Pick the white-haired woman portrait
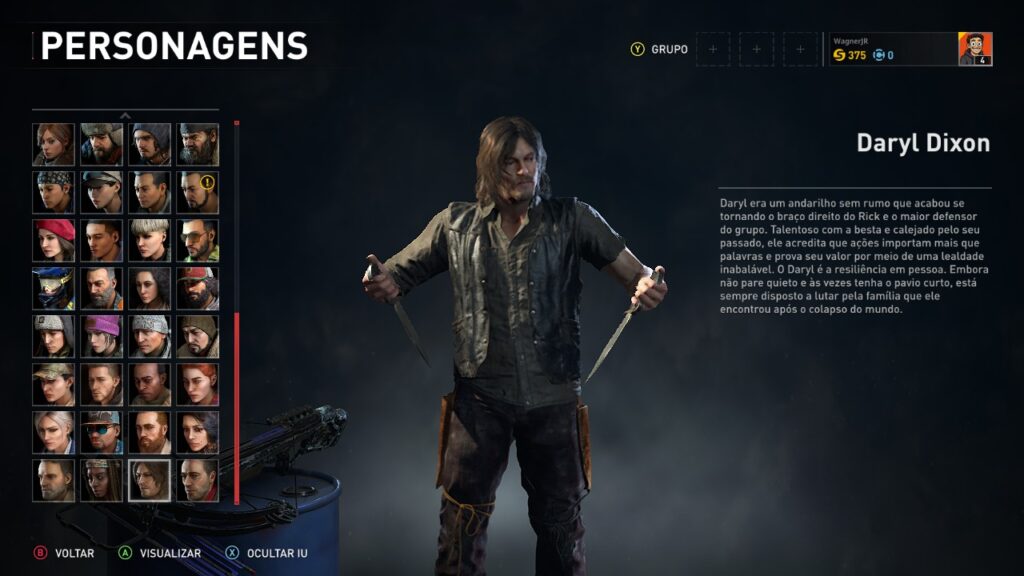1024x576 pixels. tap(54, 432)
